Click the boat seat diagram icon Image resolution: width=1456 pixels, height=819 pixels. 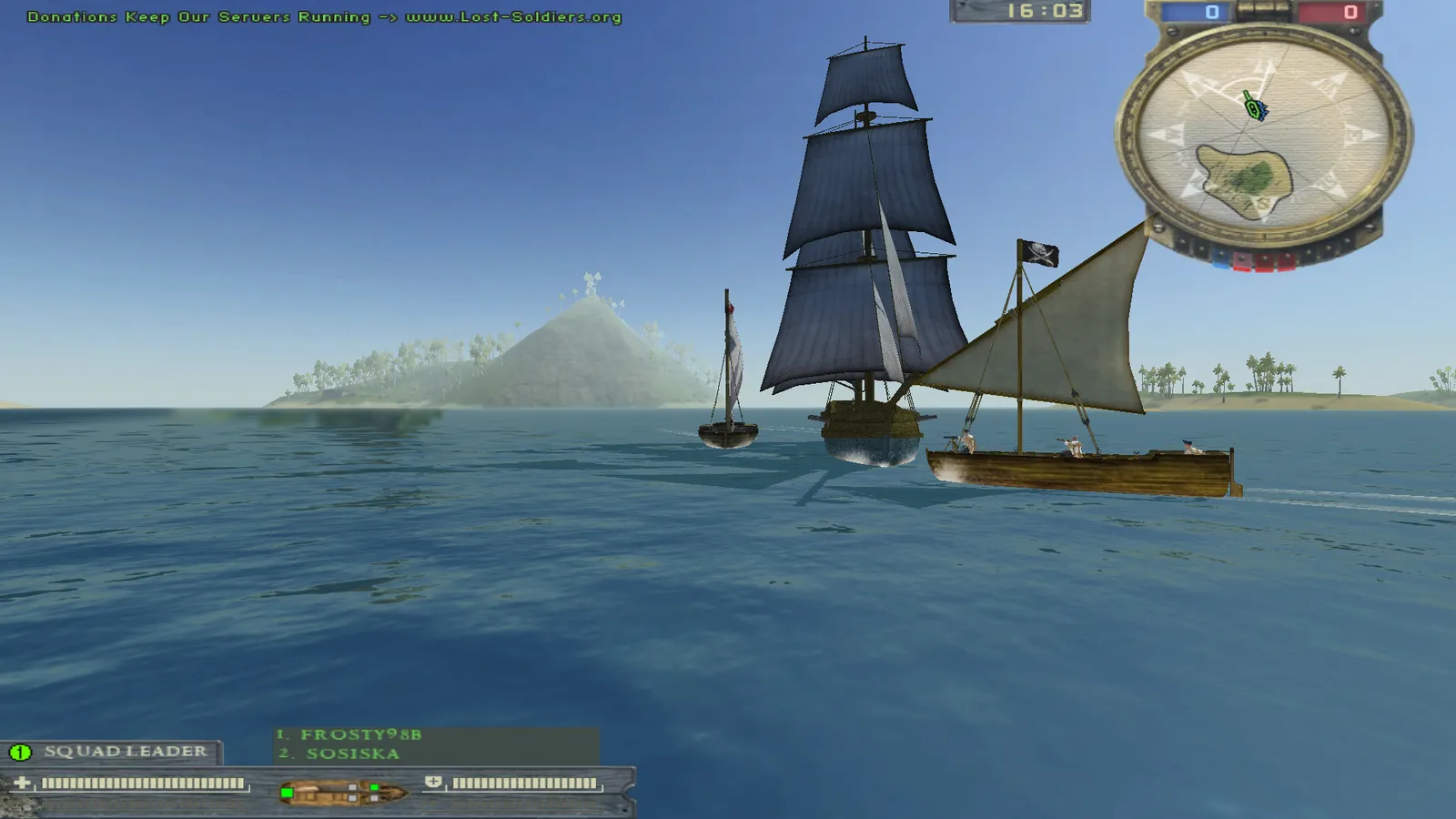pyautogui.click(x=343, y=792)
